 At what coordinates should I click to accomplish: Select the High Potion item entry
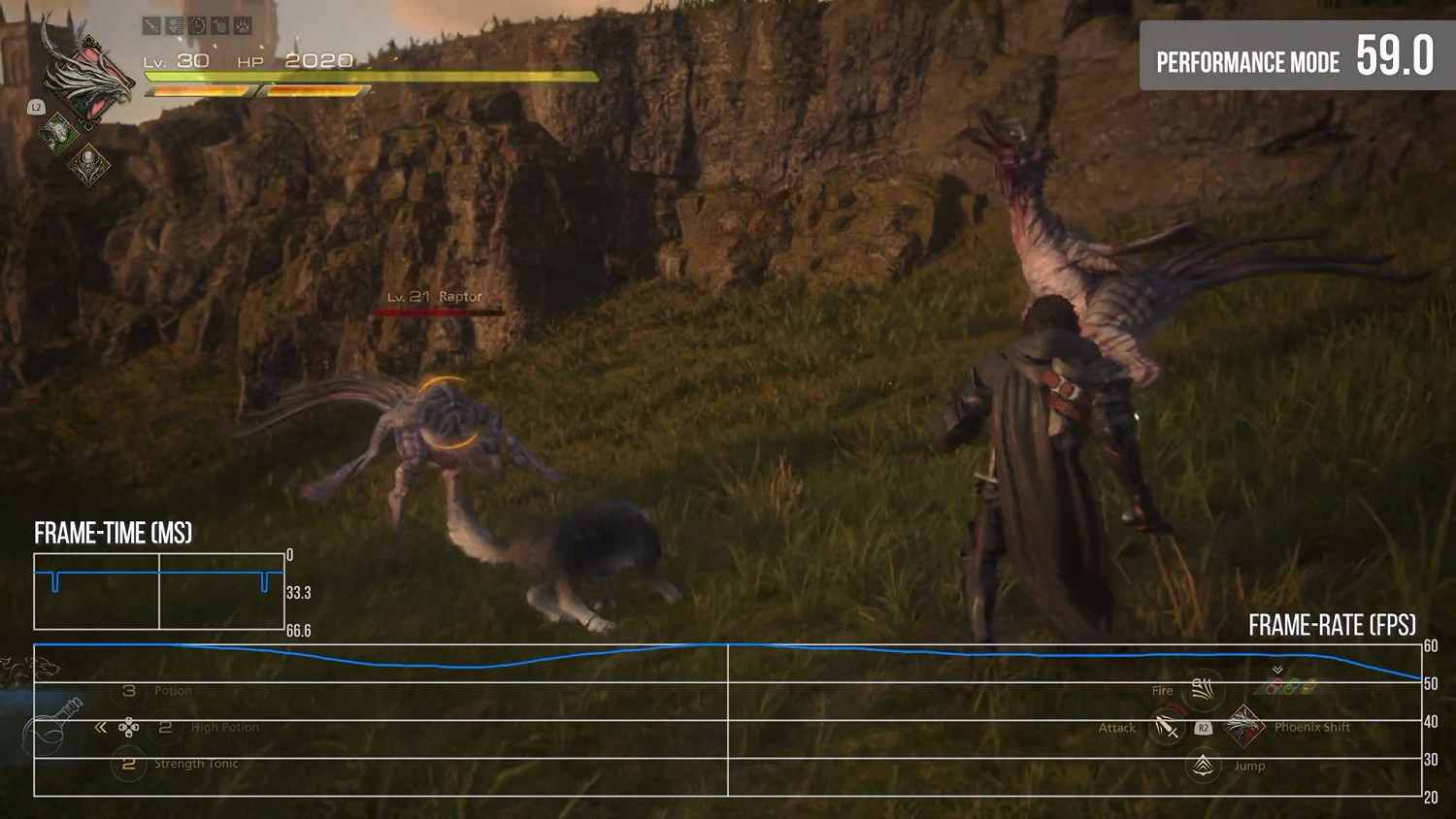tap(225, 726)
